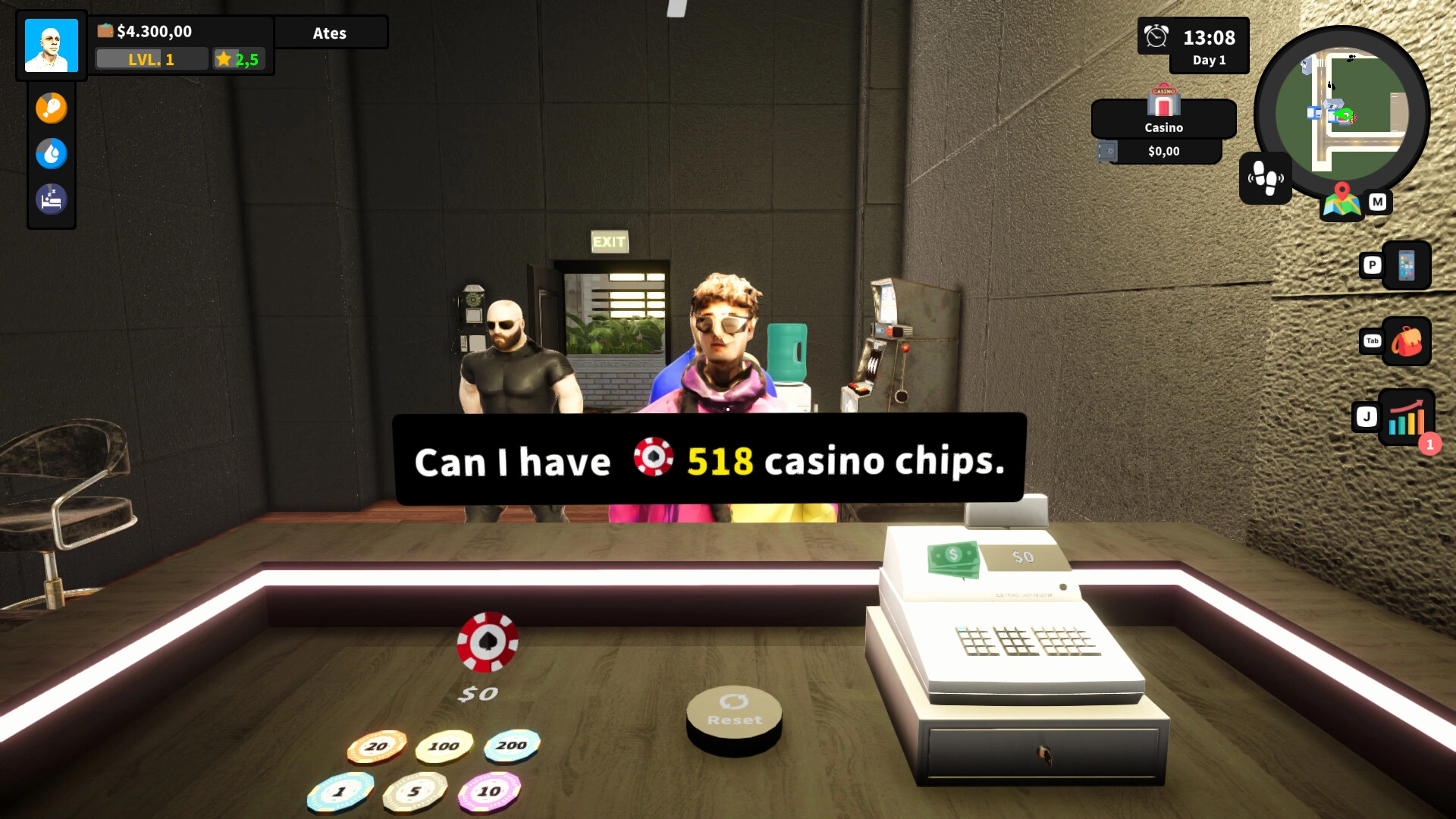Open the full map via the M icon
The image size is (1456, 819).
tap(1378, 202)
